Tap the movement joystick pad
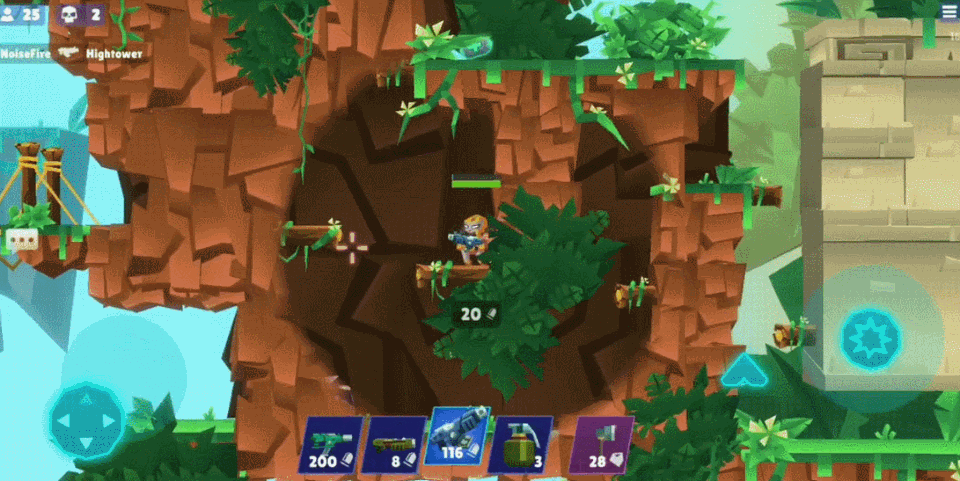 click(86, 420)
